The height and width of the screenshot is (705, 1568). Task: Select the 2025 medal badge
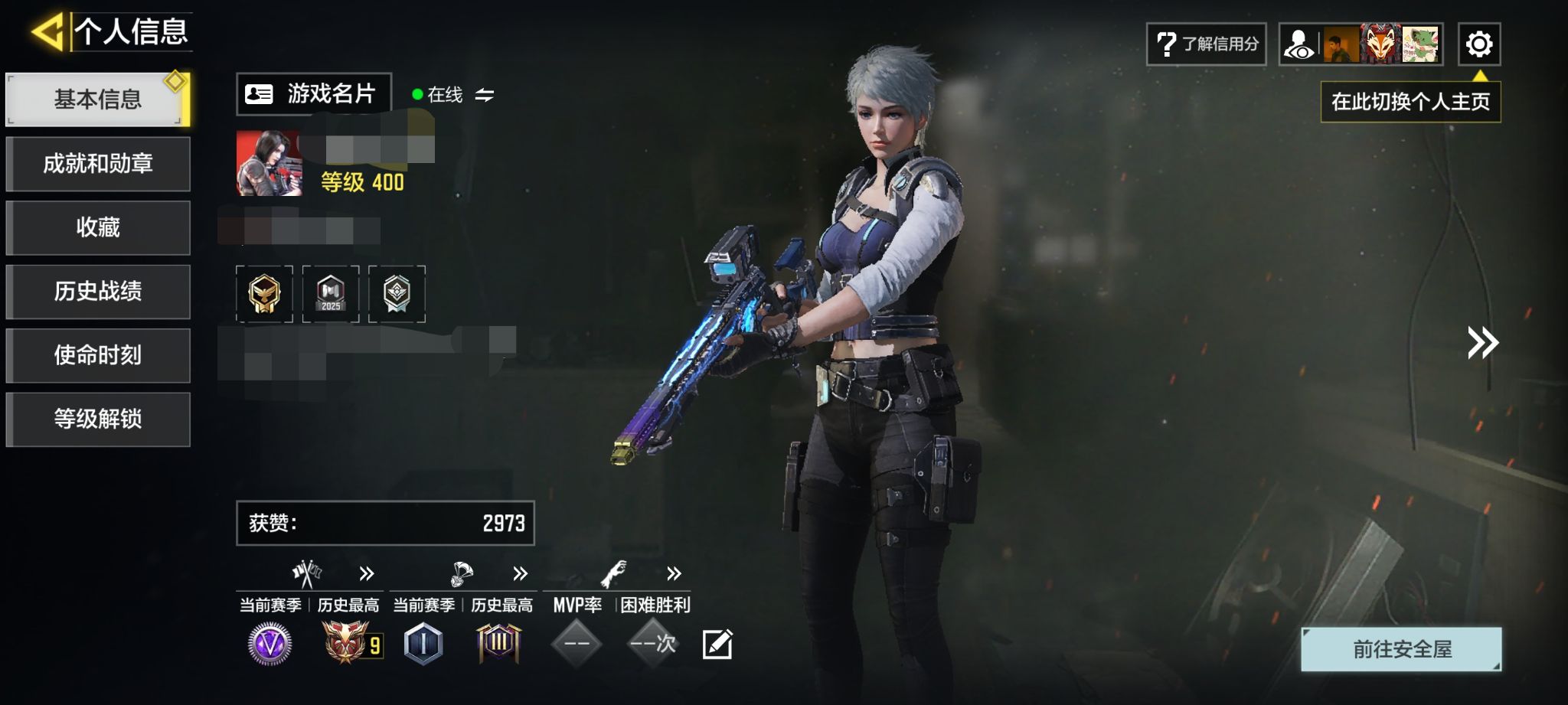pos(331,294)
